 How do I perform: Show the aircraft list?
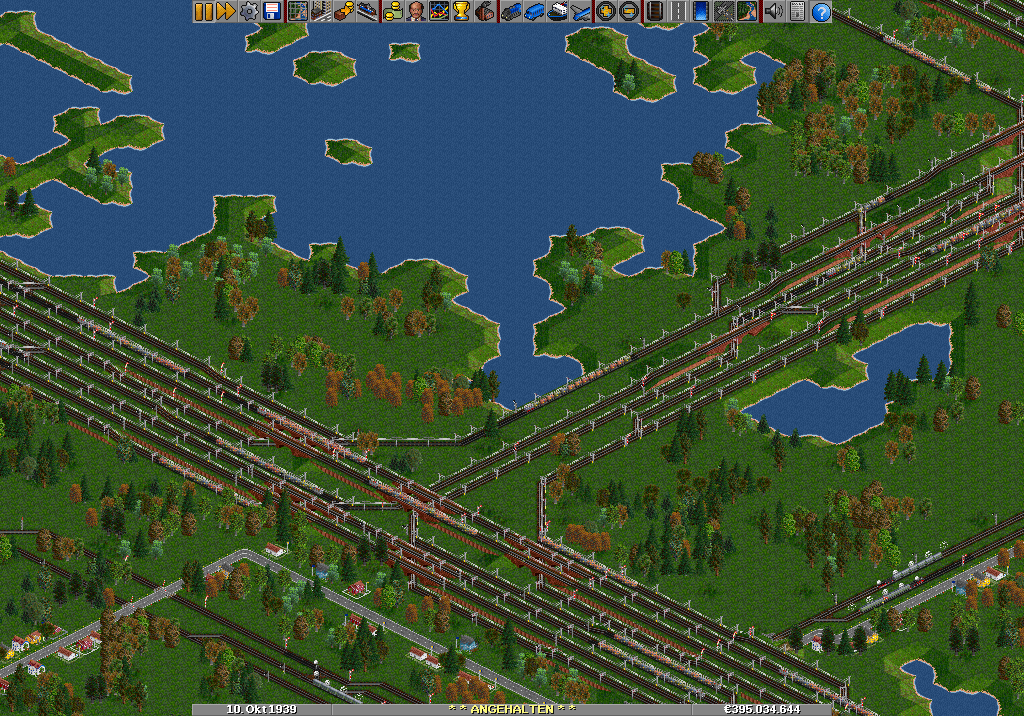tap(581, 11)
